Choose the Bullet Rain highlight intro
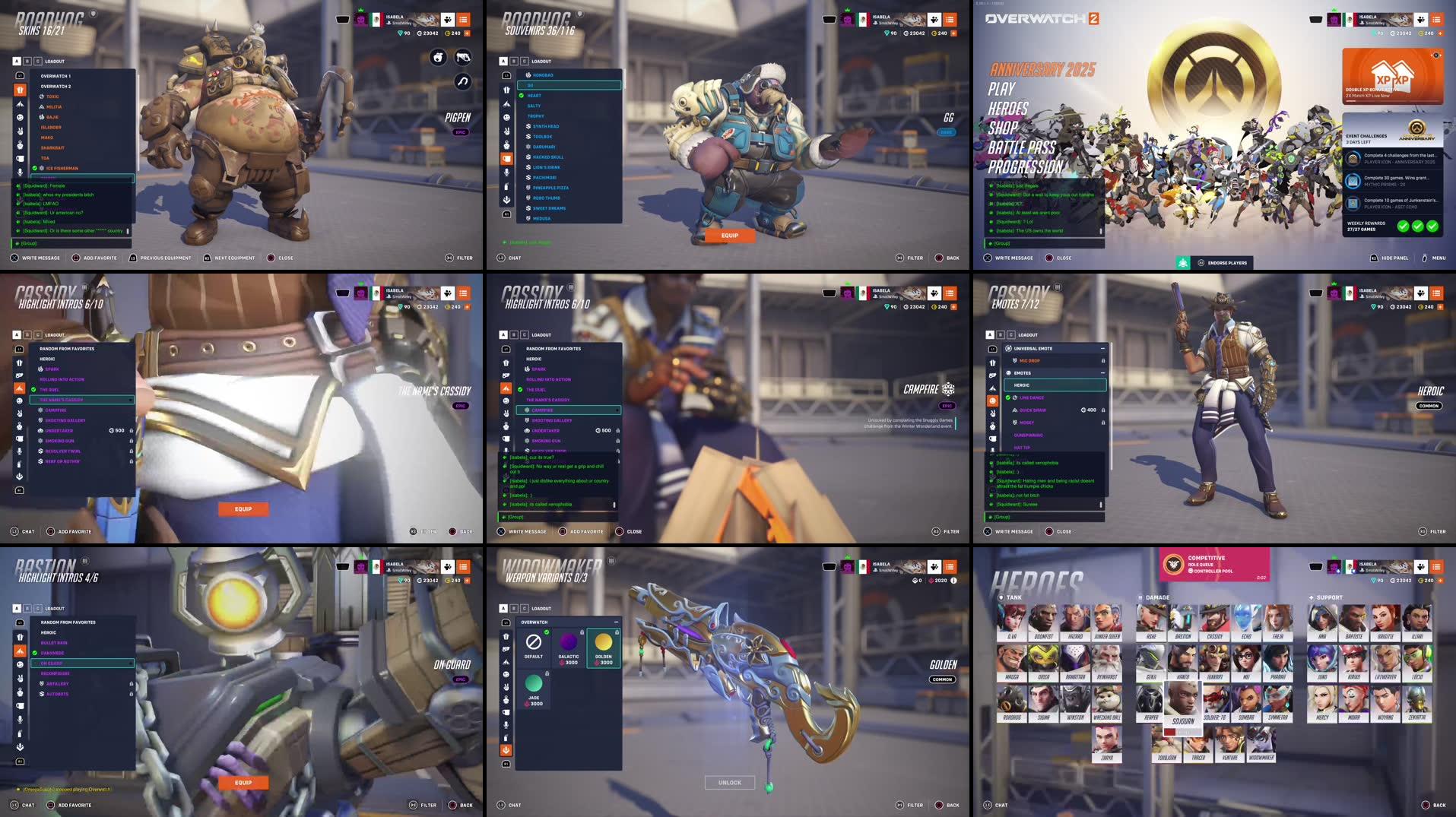 coord(54,643)
